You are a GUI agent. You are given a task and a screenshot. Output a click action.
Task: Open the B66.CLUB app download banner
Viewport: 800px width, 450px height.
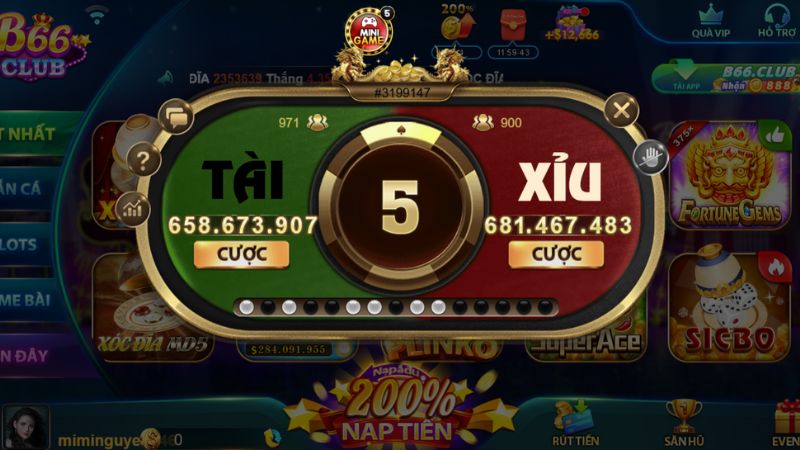(726, 79)
